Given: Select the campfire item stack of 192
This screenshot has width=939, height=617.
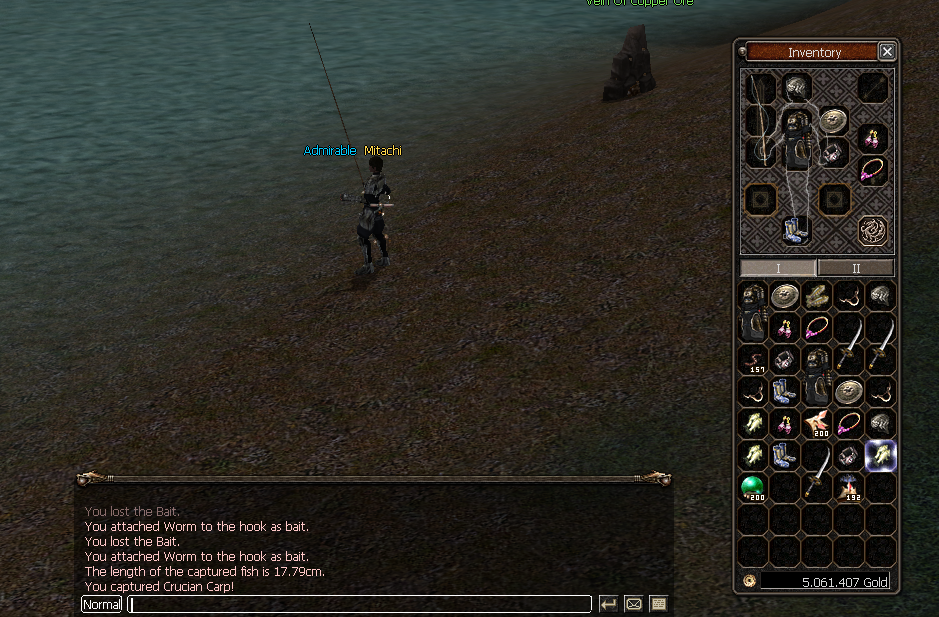Looking at the screenshot, I should pos(849,488).
